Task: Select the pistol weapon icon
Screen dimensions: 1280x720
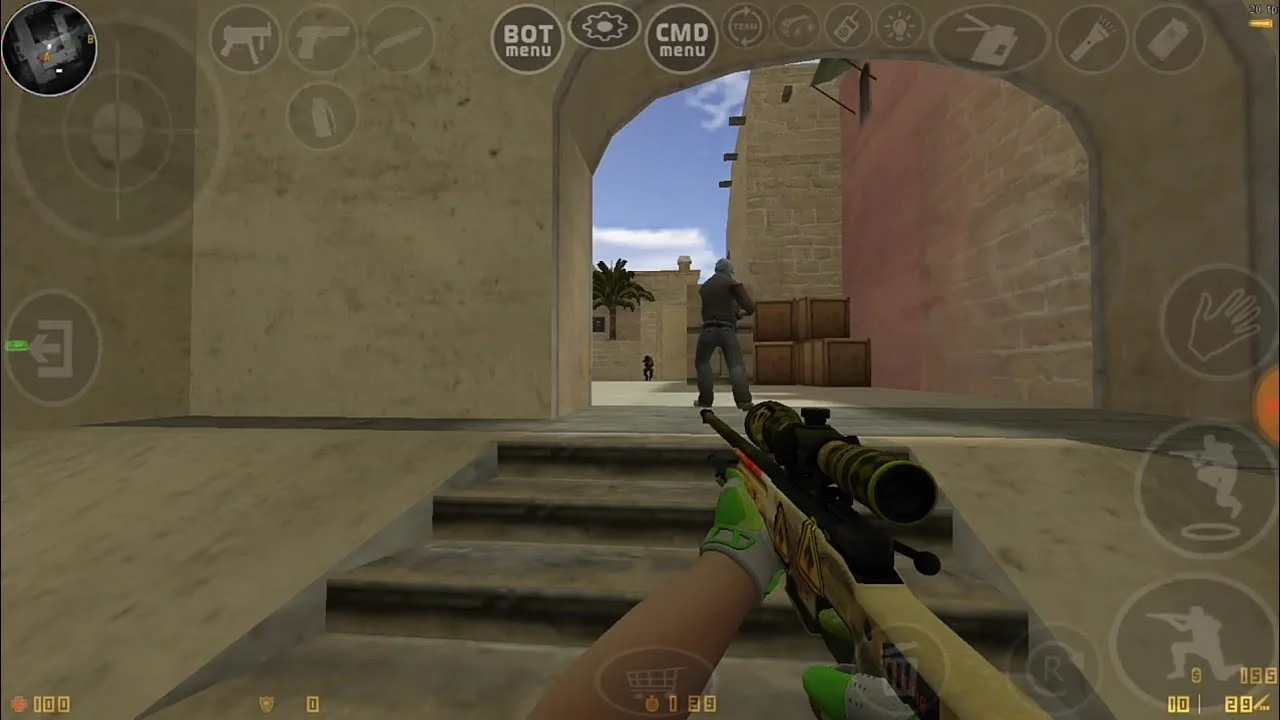Action: tap(322, 38)
